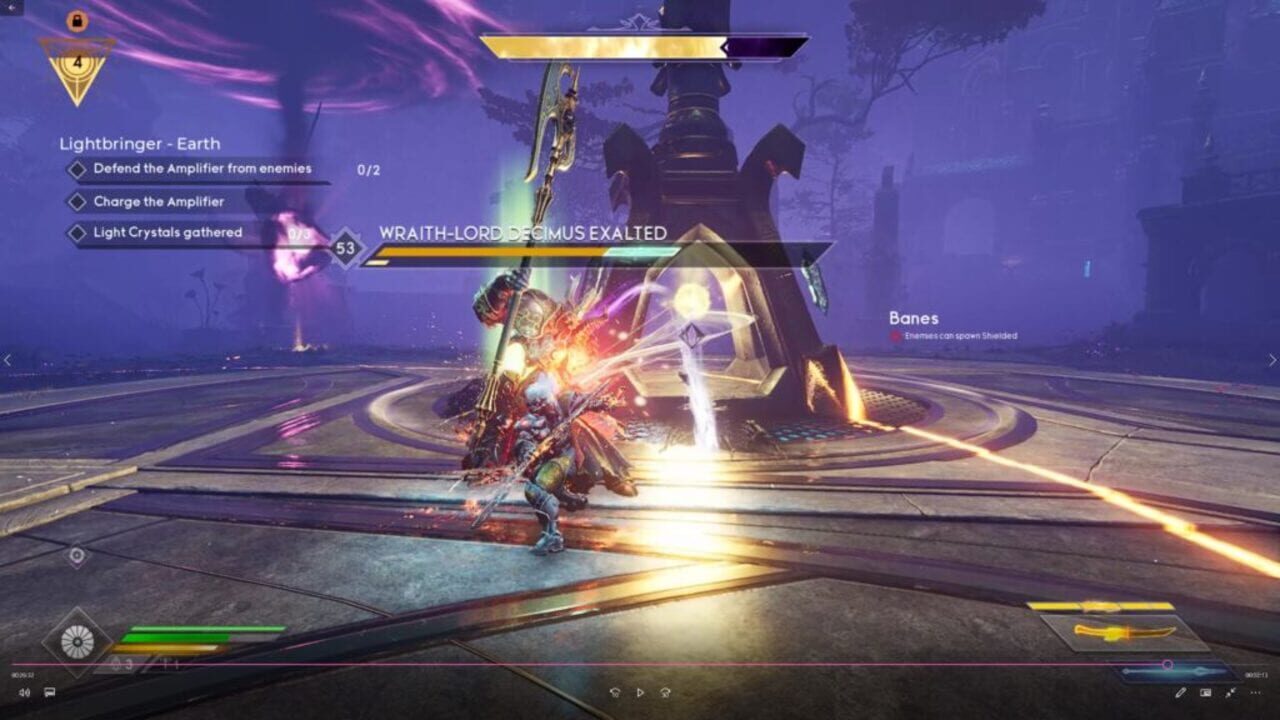
Task: Open mini player with the picture-in-picture icon
Action: point(1206,692)
